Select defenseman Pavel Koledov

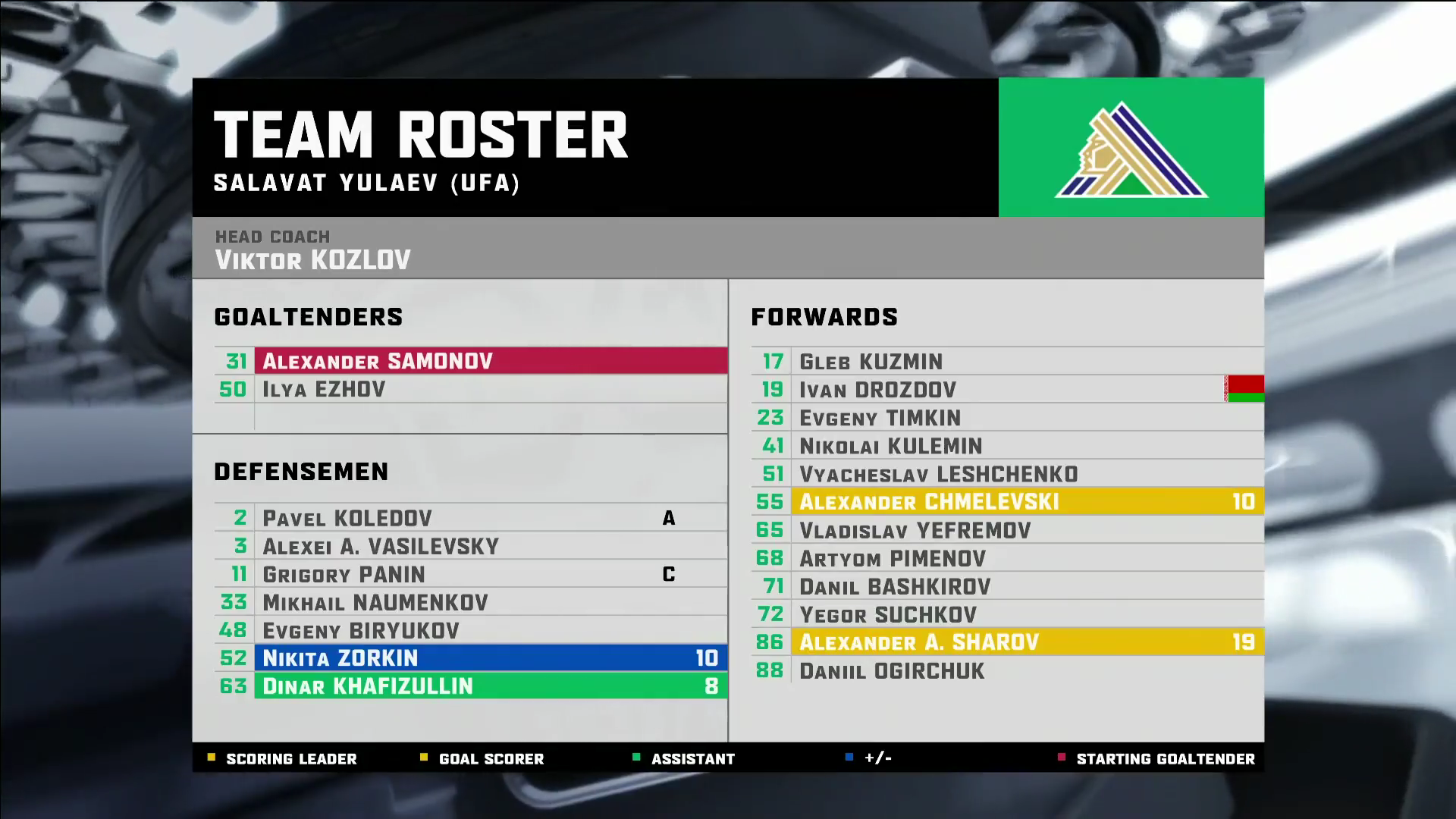pos(470,518)
